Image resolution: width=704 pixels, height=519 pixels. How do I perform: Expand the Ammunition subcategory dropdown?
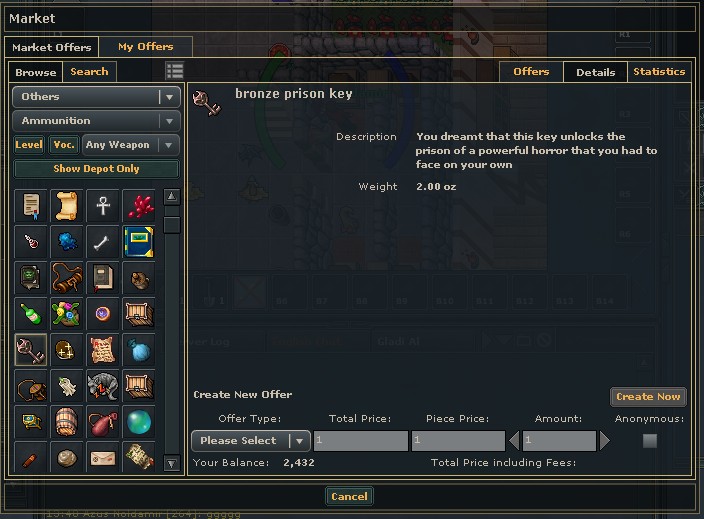(96, 121)
